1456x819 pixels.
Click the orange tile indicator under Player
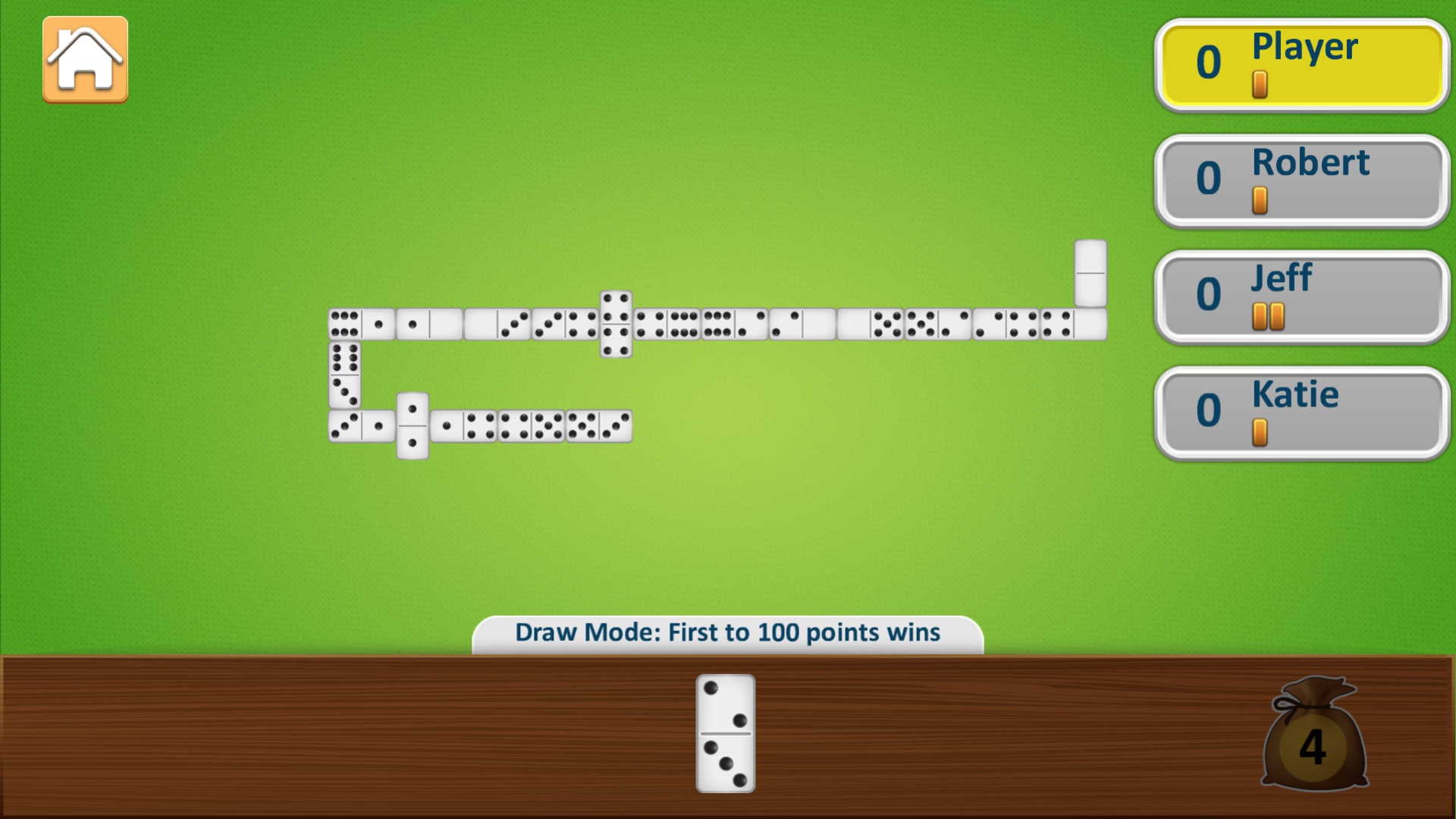(x=1259, y=83)
